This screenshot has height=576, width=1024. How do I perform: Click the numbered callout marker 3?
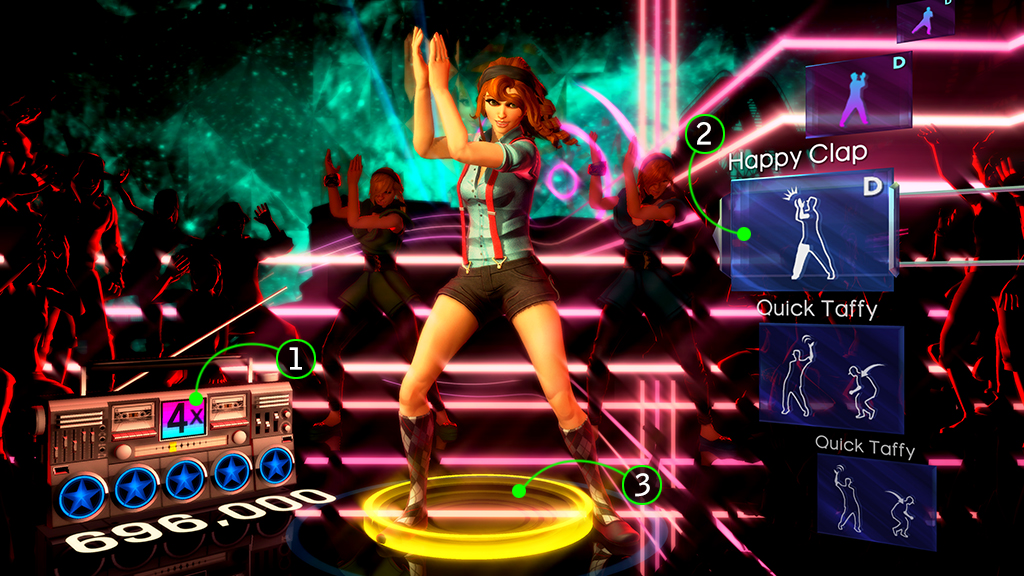641,485
